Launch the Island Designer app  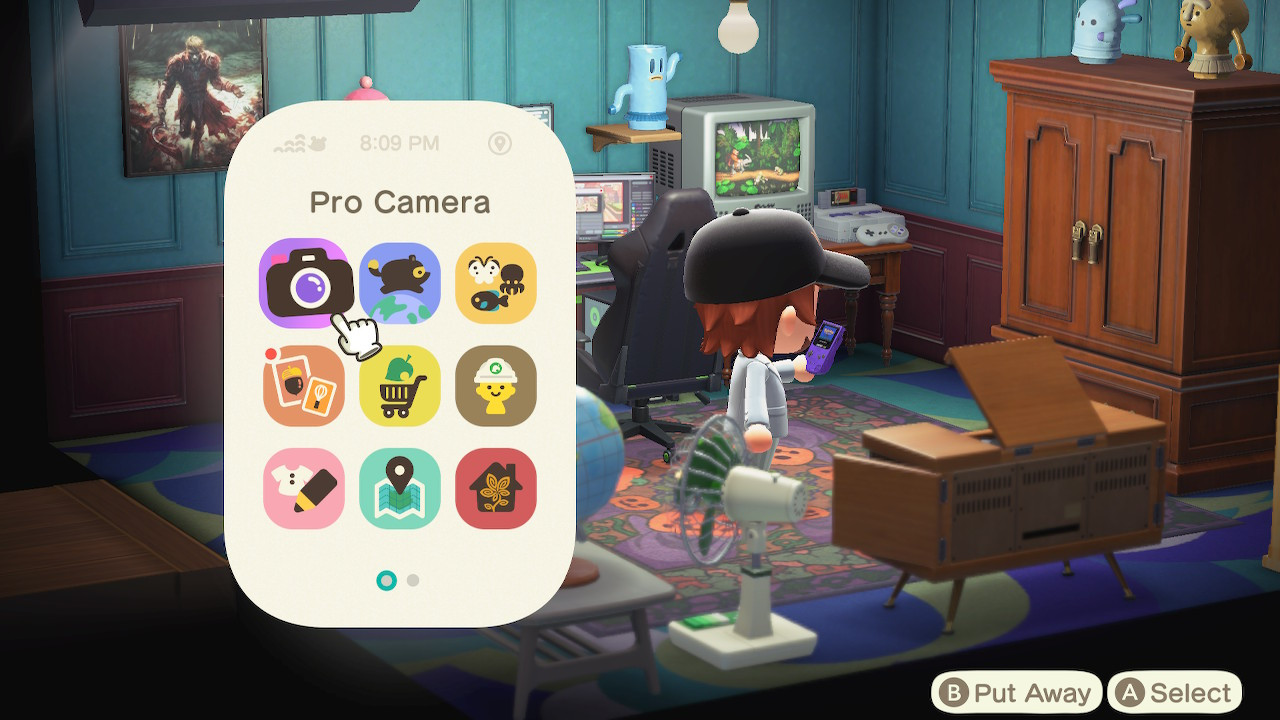pos(496,386)
